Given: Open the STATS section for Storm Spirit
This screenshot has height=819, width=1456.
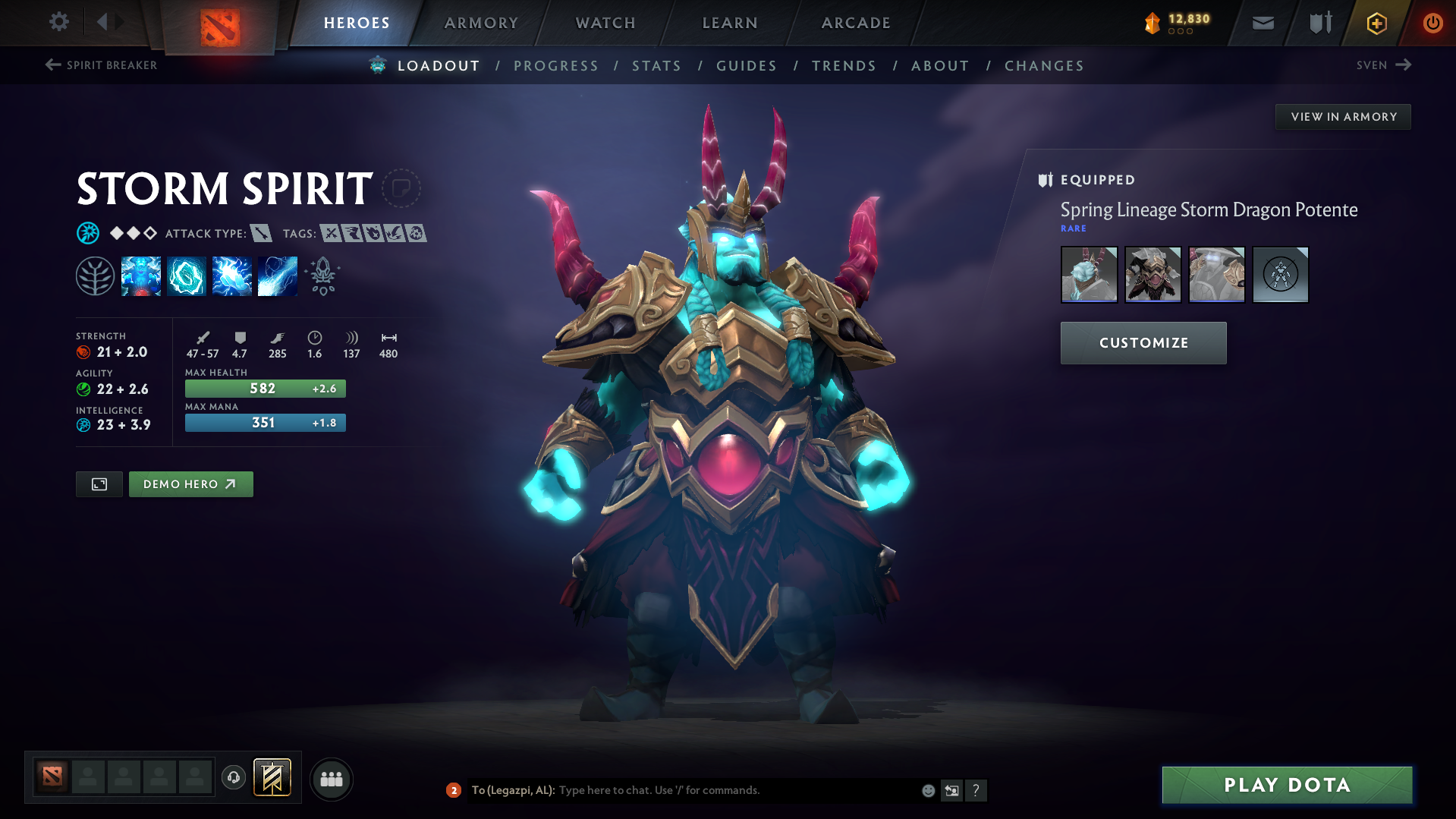Looking at the screenshot, I should click(656, 65).
